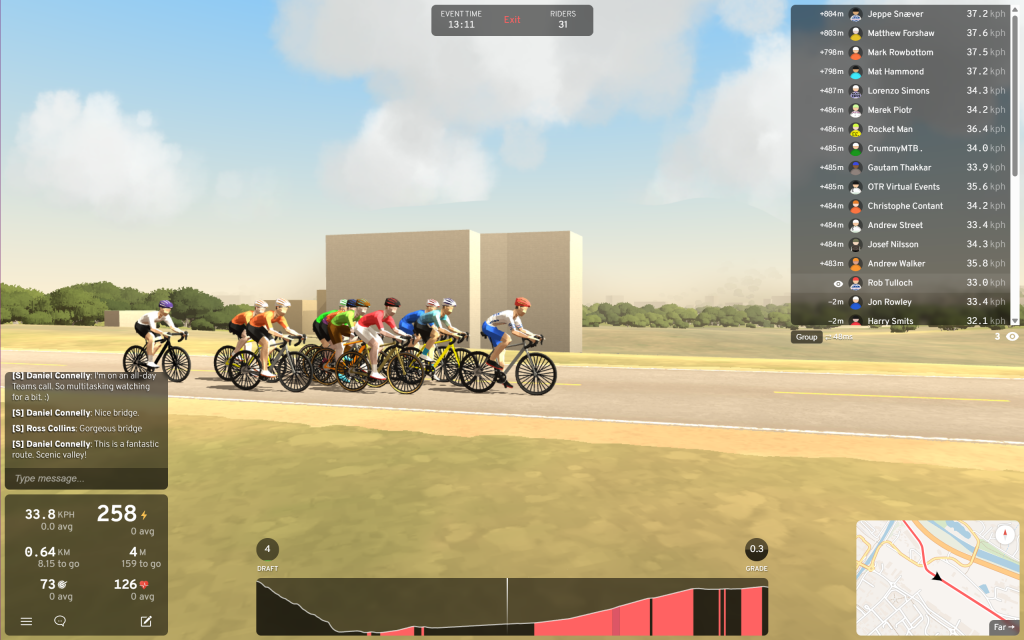1024x640 pixels.
Task: Switch minimap zoom with the Far button
Action: coord(1003,627)
